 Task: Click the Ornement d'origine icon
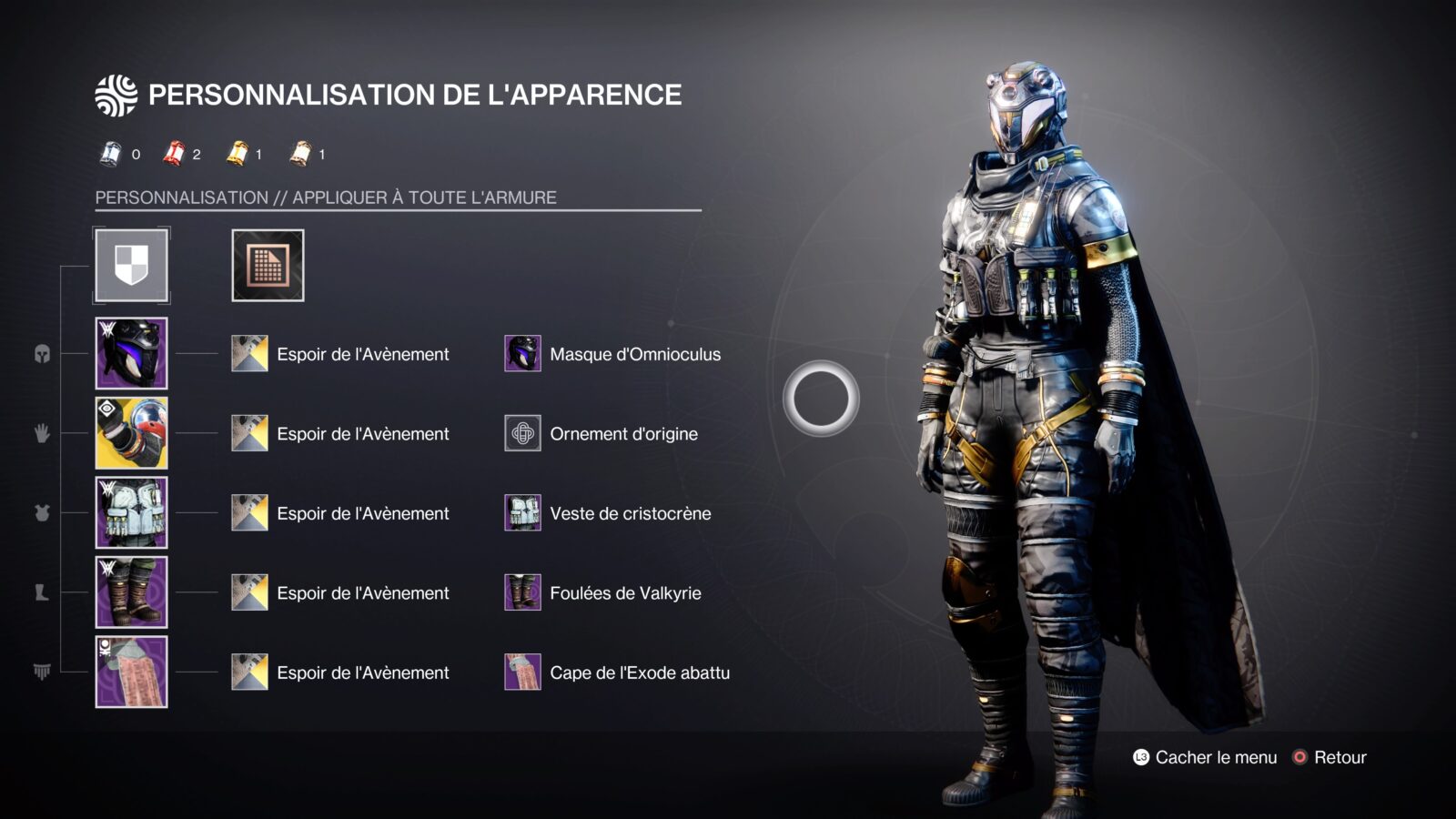tap(521, 434)
